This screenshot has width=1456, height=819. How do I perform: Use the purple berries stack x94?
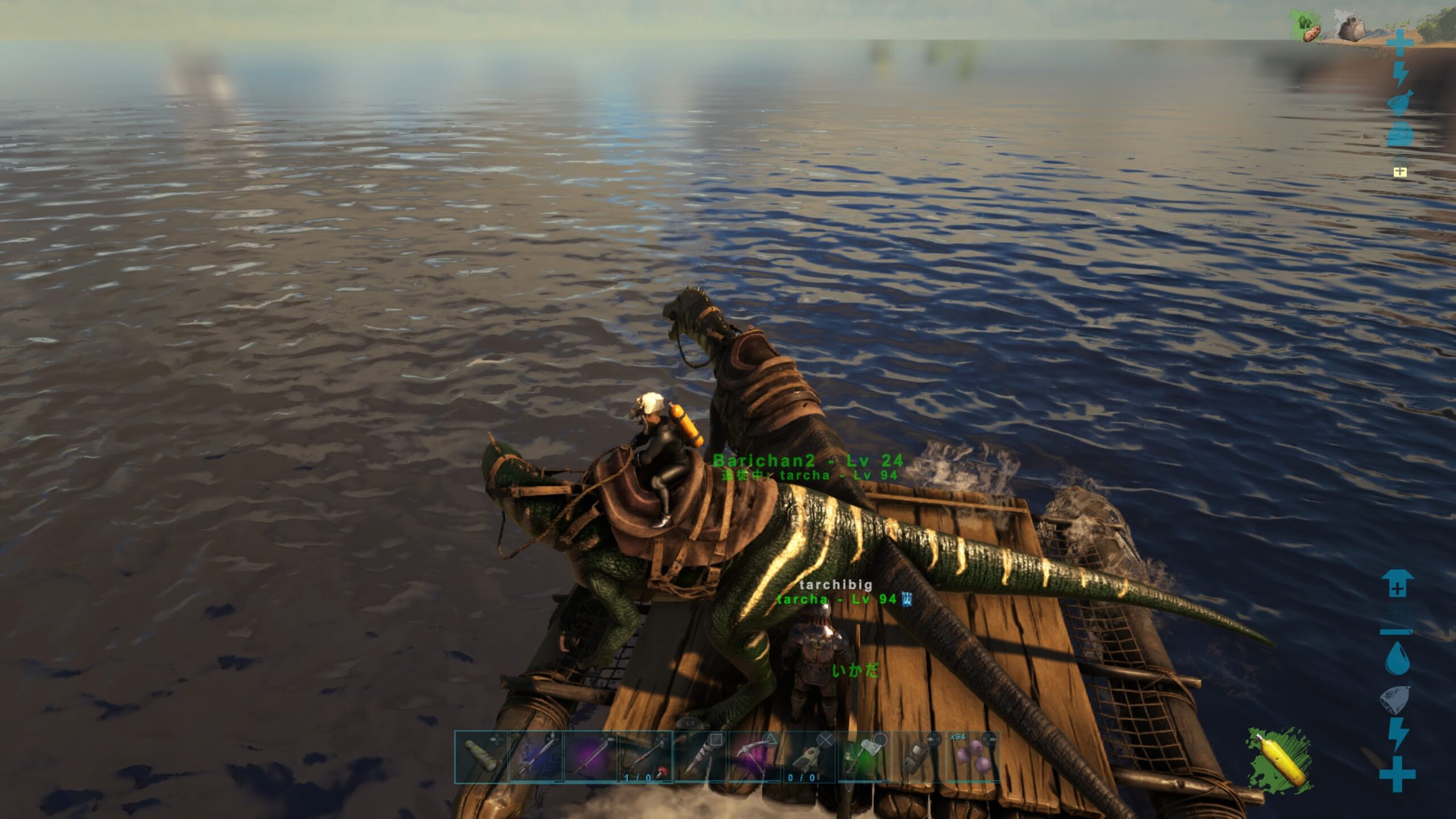(973, 757)
